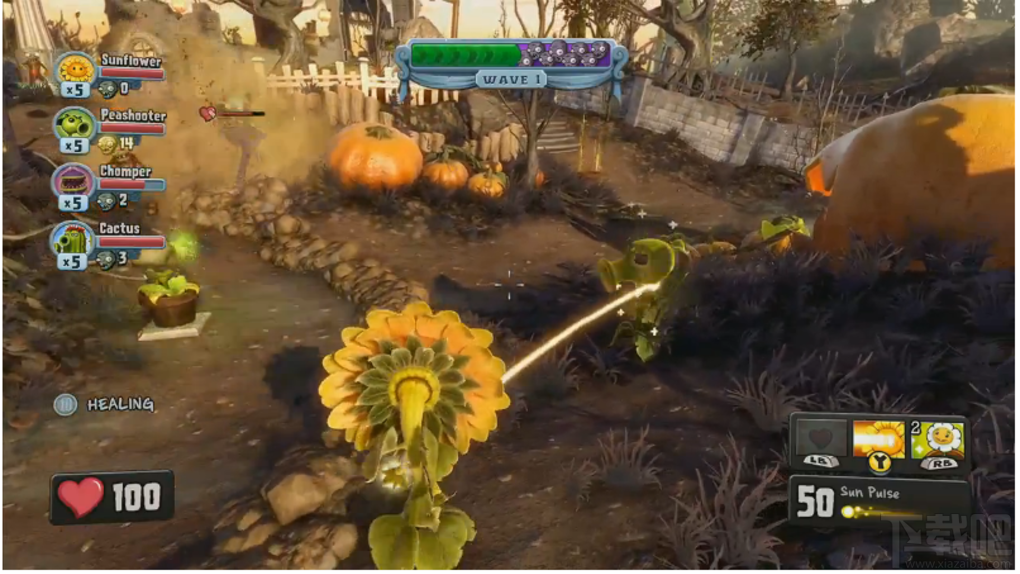Pick the Cactus teammate portrait

click(x=74, y=239)
